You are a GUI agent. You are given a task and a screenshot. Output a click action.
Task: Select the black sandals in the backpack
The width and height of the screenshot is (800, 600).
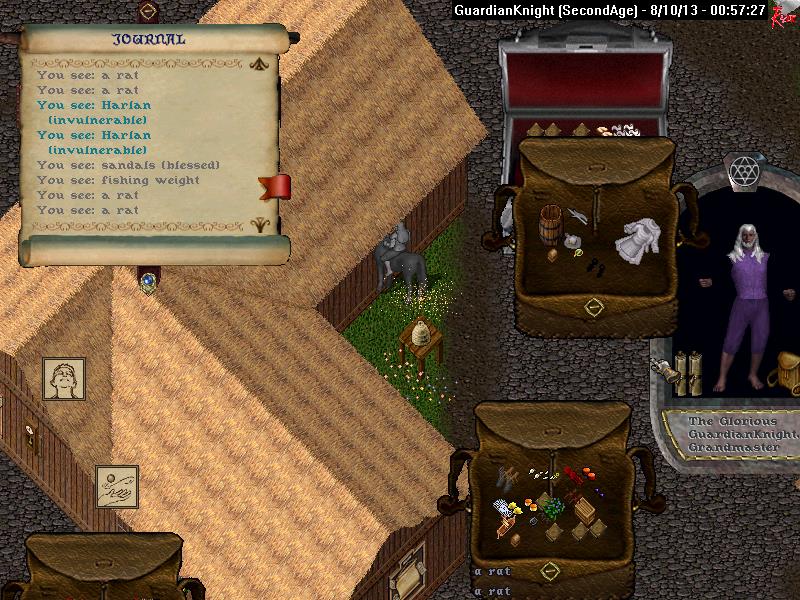[594, 266]
